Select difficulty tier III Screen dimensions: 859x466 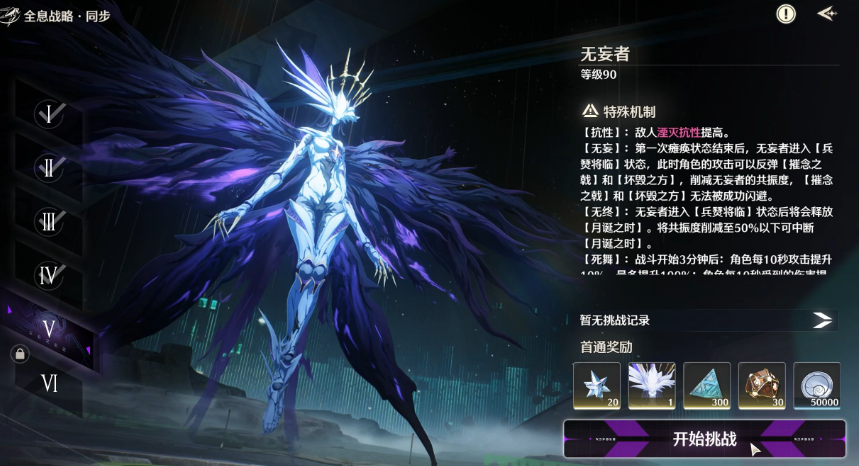pos(49,221)
